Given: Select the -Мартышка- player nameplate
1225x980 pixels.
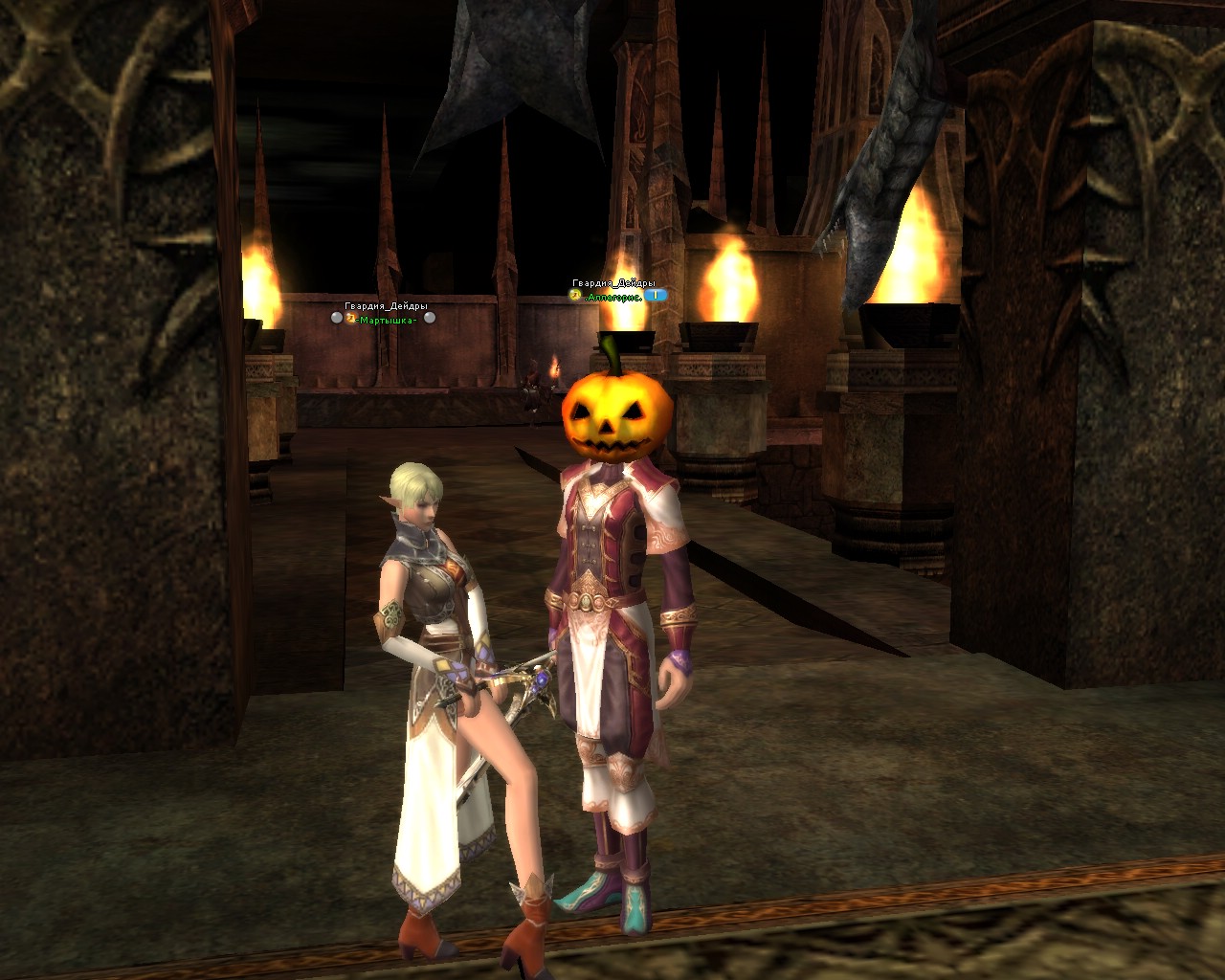Looking at the screenshot, I should coord(387,320).
